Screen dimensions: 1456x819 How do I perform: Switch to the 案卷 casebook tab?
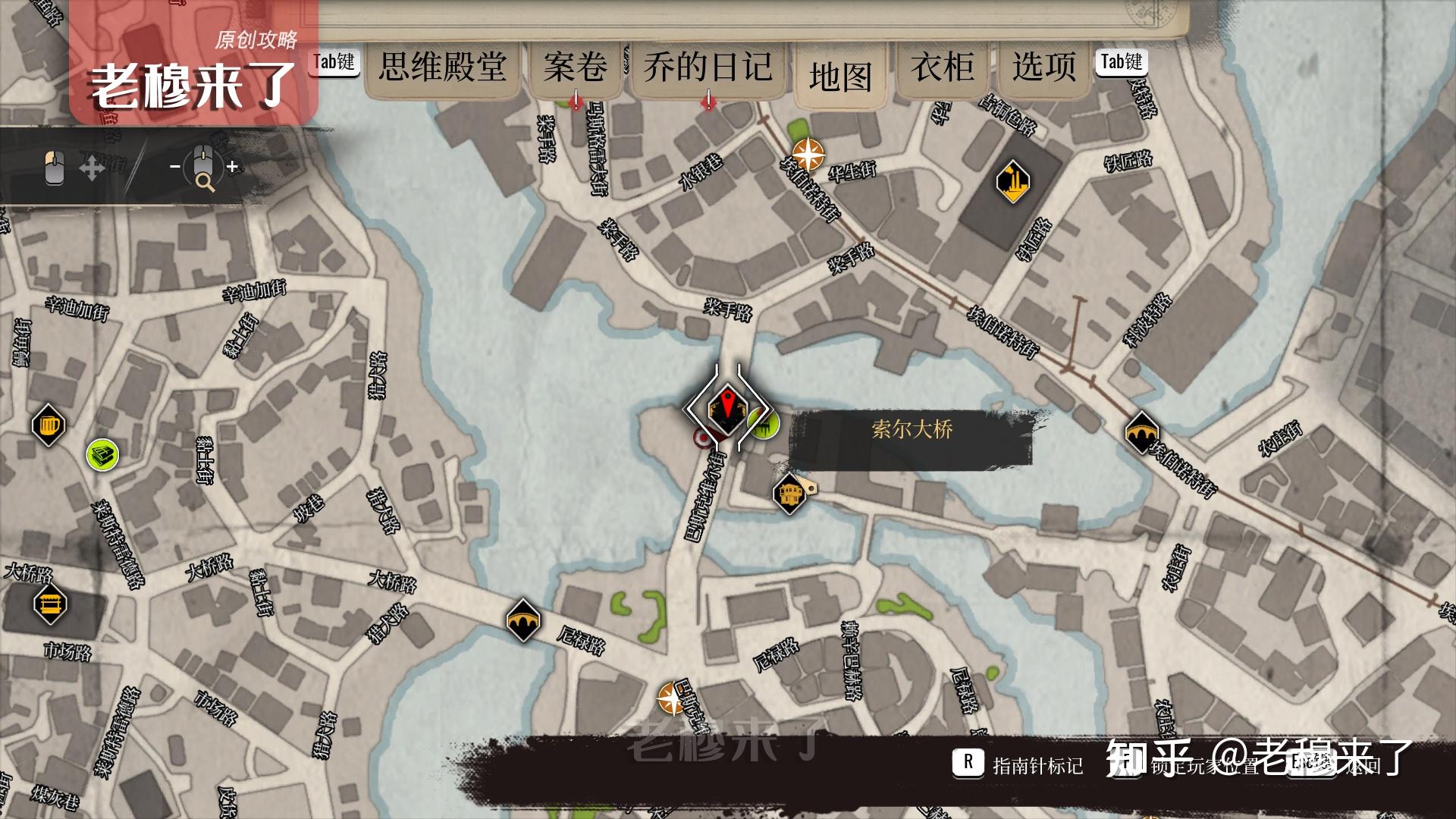point(575,68)
